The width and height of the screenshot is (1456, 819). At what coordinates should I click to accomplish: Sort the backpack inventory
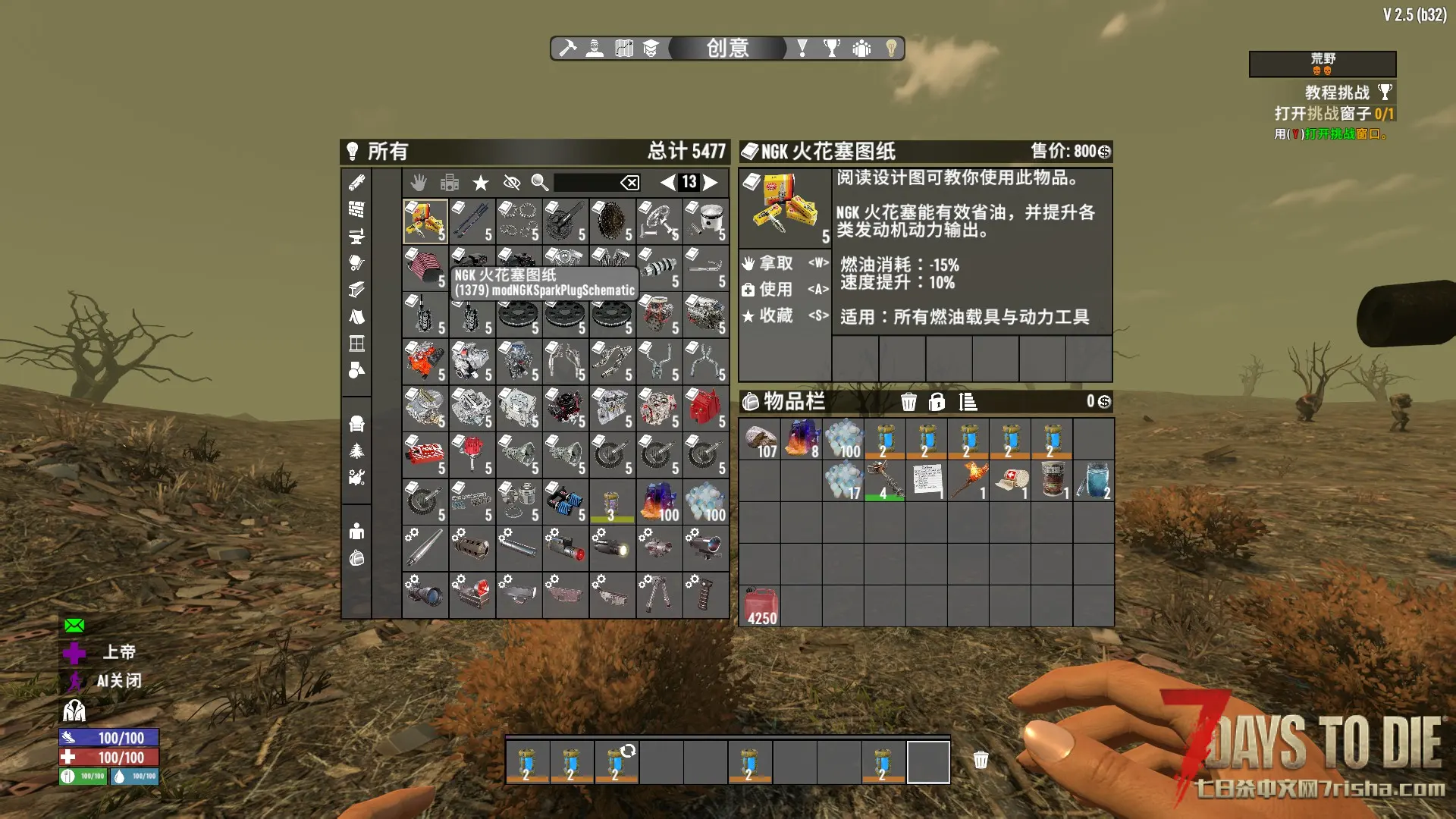click(x=968, y=401)
